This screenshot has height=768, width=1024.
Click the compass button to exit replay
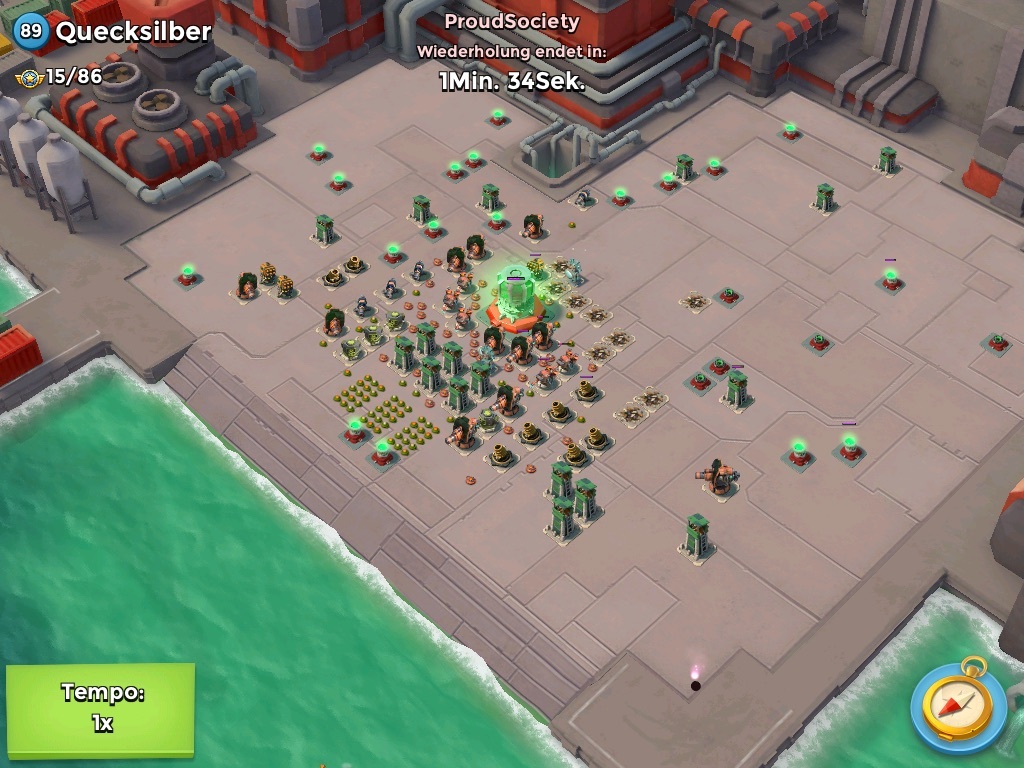(x=958, y=706)
